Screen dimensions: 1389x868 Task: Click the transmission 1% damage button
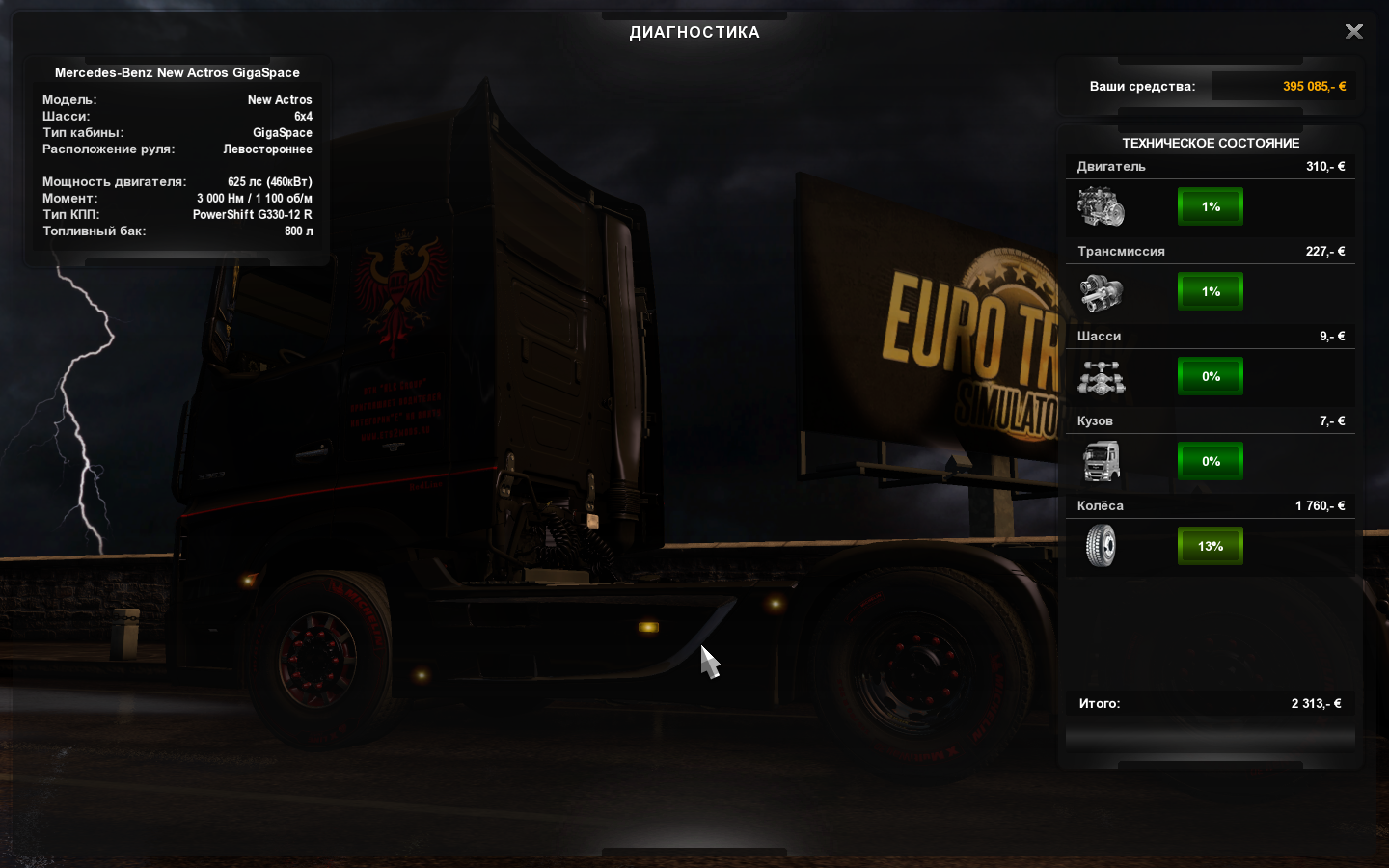pyautogui.click(x=1211, y=291)
